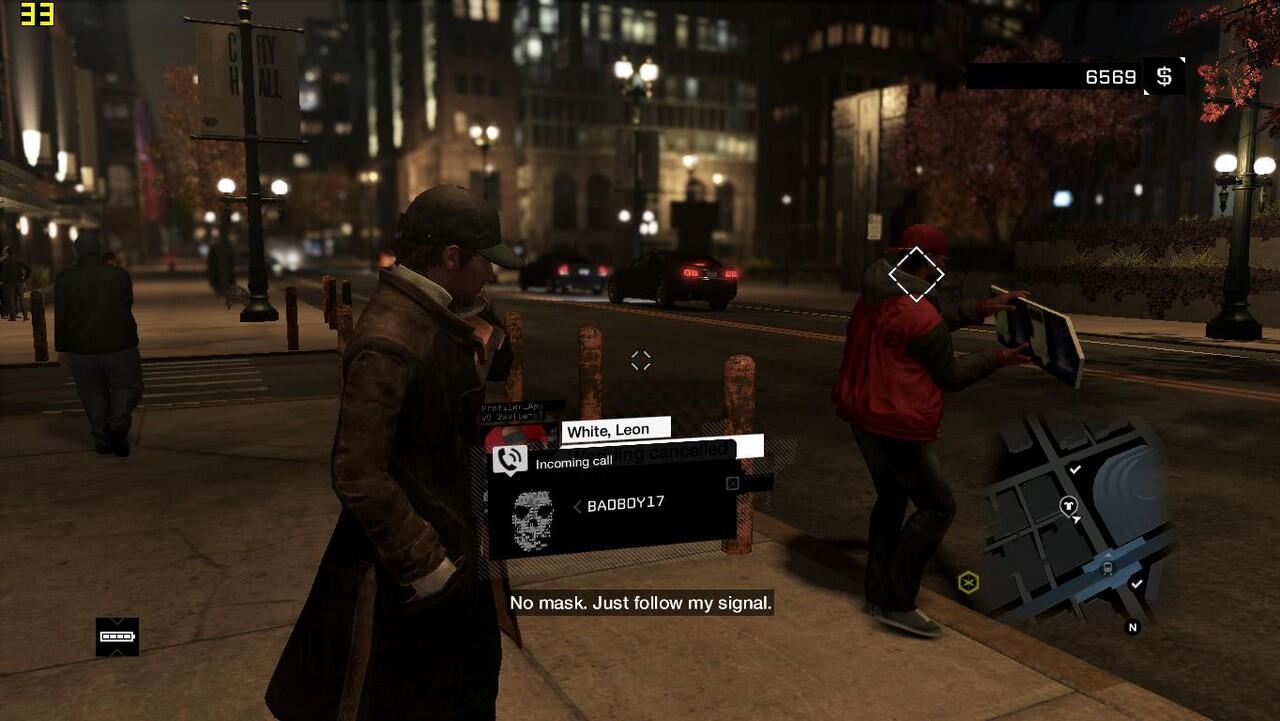1280x721 pixels.
Task: Click the yellow hexagon icon beside the minimap
Action: pyautogui.click(x=968, y=582)
